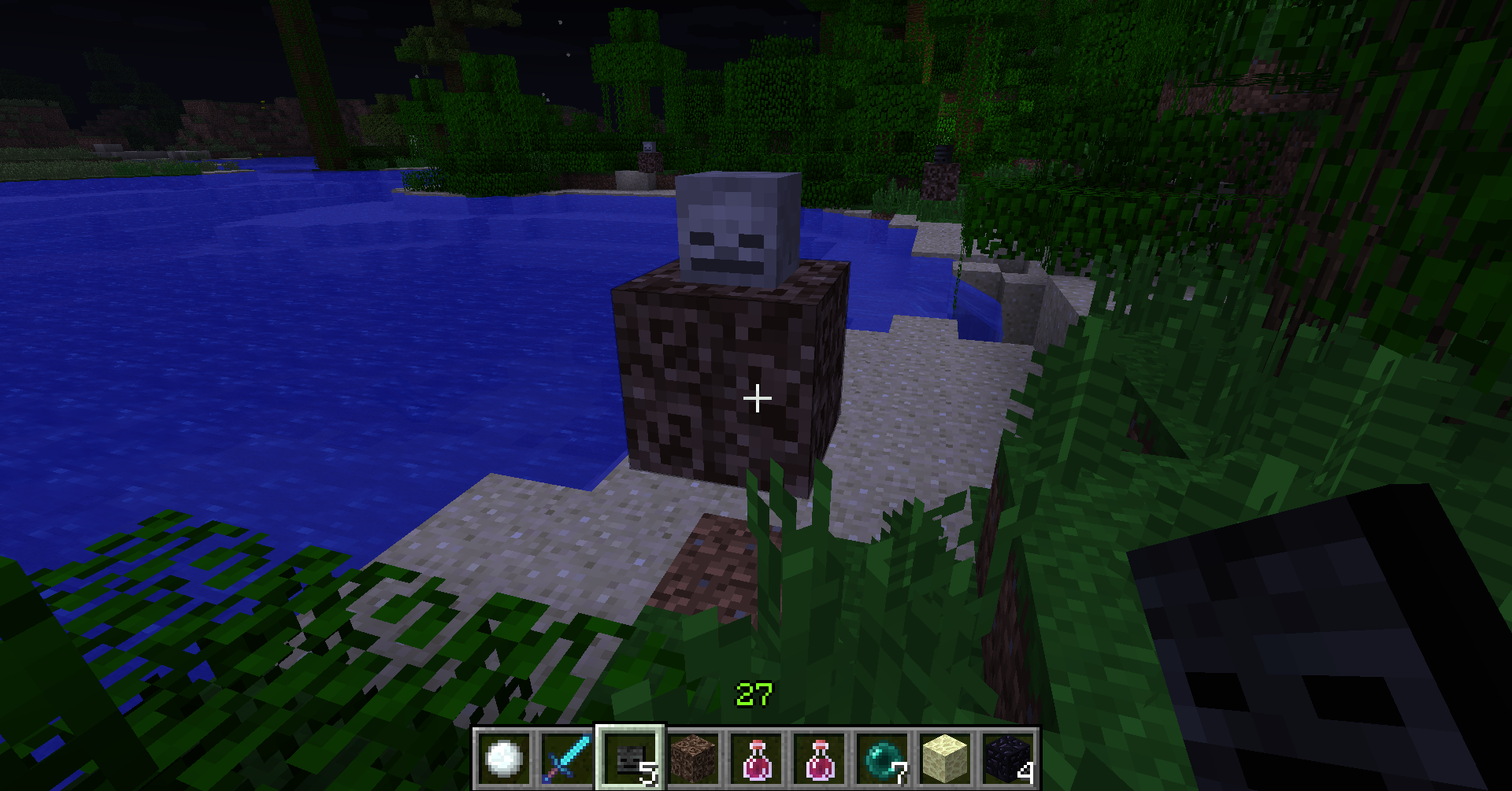Viewport: 1512px width, 791px height.
Task: Select the obsidian block slot
Action: (1008, 759)
